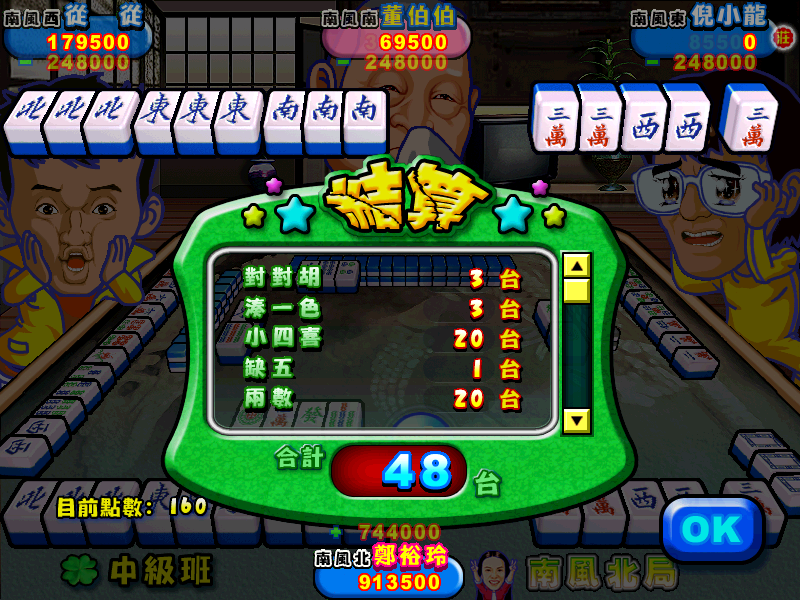Click the yellow scrollbar thumb of the score list
This screenshot has width=800, height=600.
click(x=577, y=291)
